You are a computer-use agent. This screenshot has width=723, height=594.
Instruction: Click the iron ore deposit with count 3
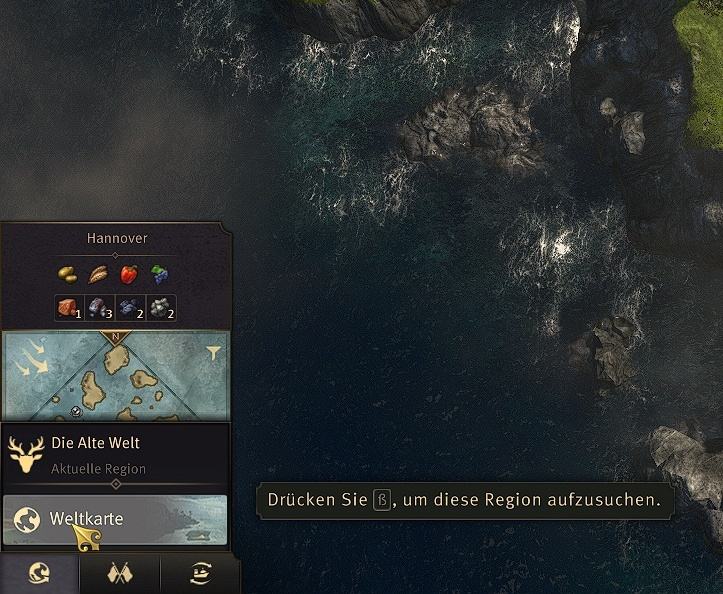click(100, 308)
